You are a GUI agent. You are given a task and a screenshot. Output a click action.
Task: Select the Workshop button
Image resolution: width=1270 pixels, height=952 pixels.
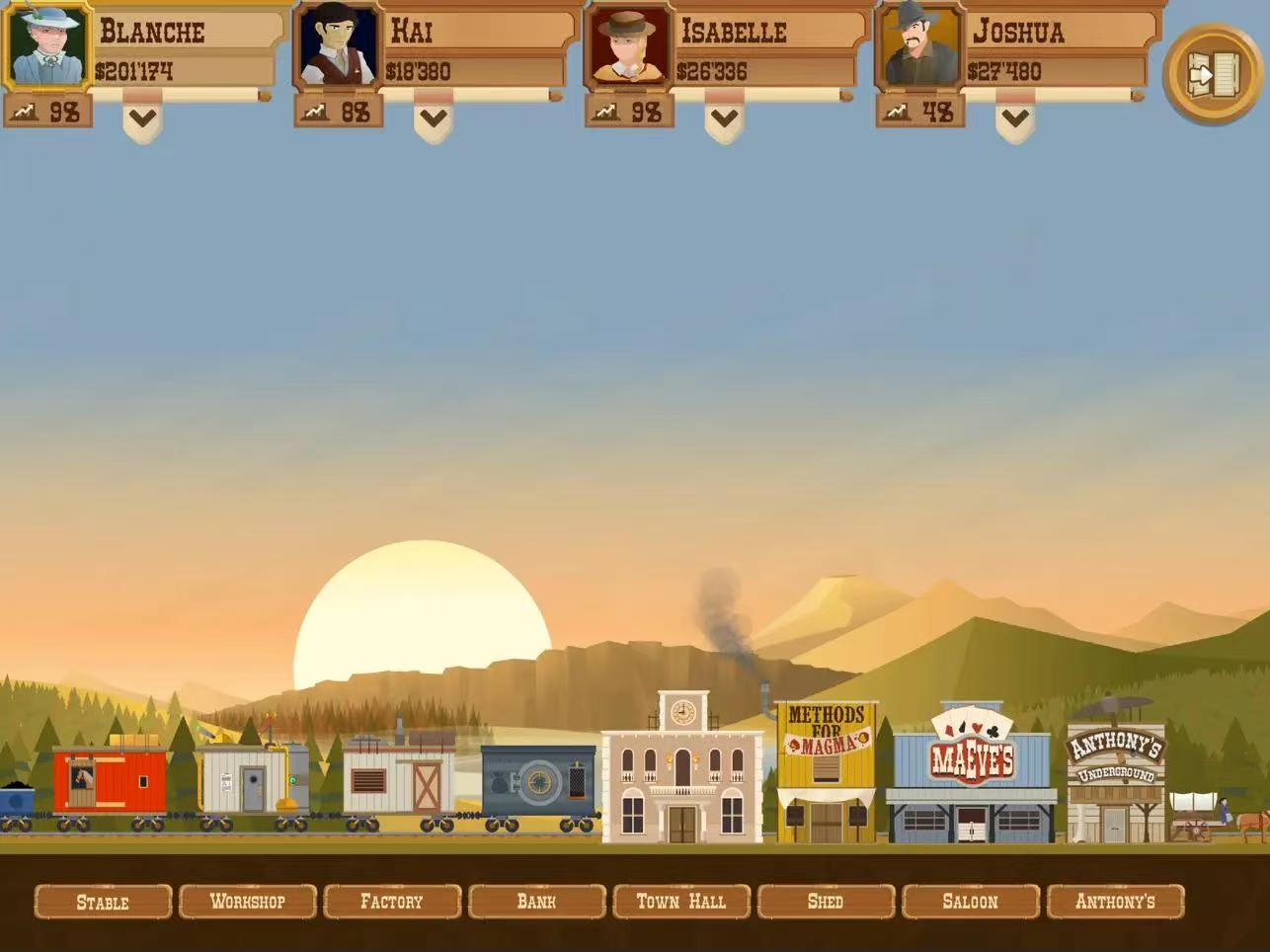[248, 902]
